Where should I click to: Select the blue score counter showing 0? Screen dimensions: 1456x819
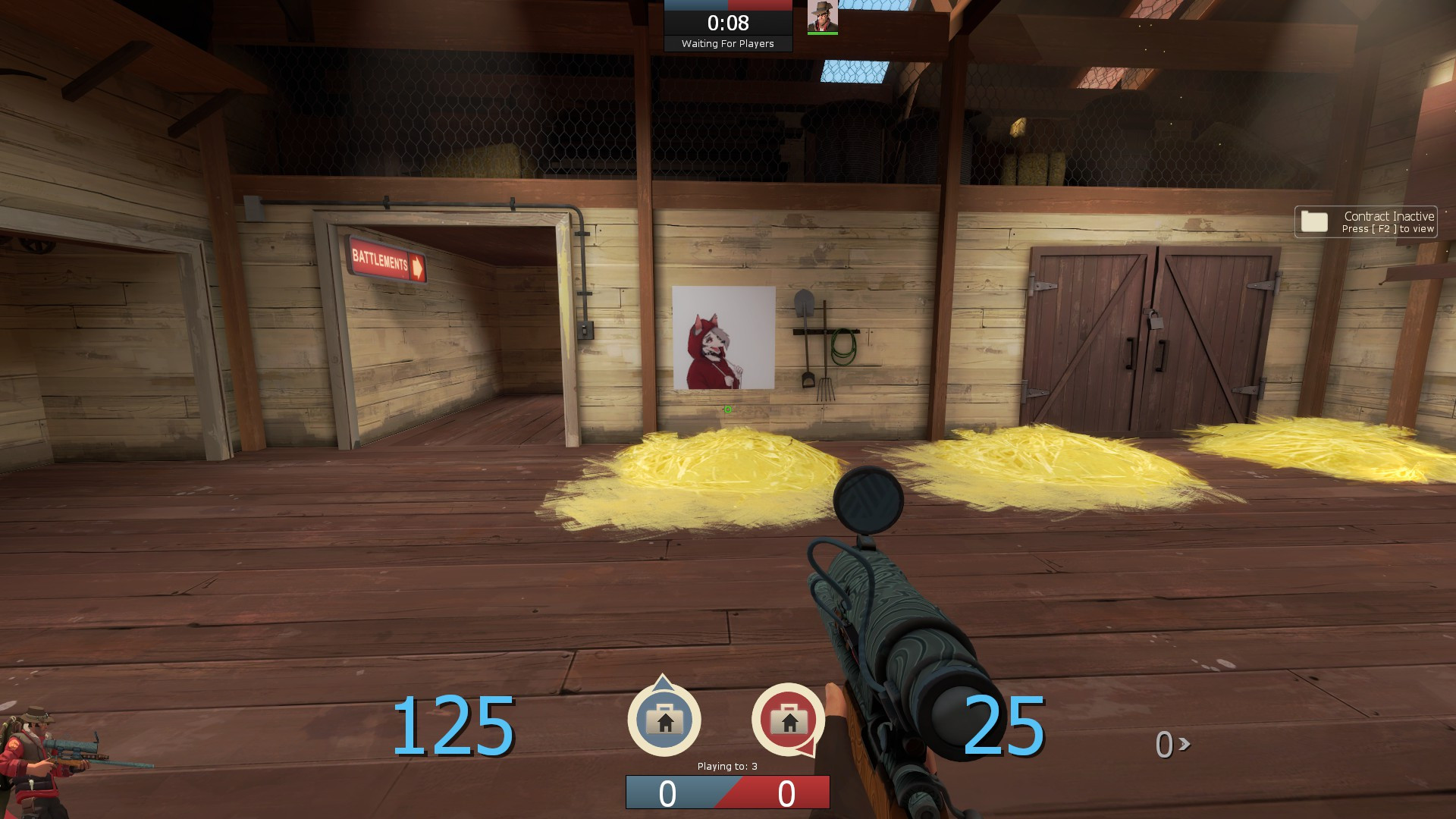pyautogui.click(x=667, y=793)
